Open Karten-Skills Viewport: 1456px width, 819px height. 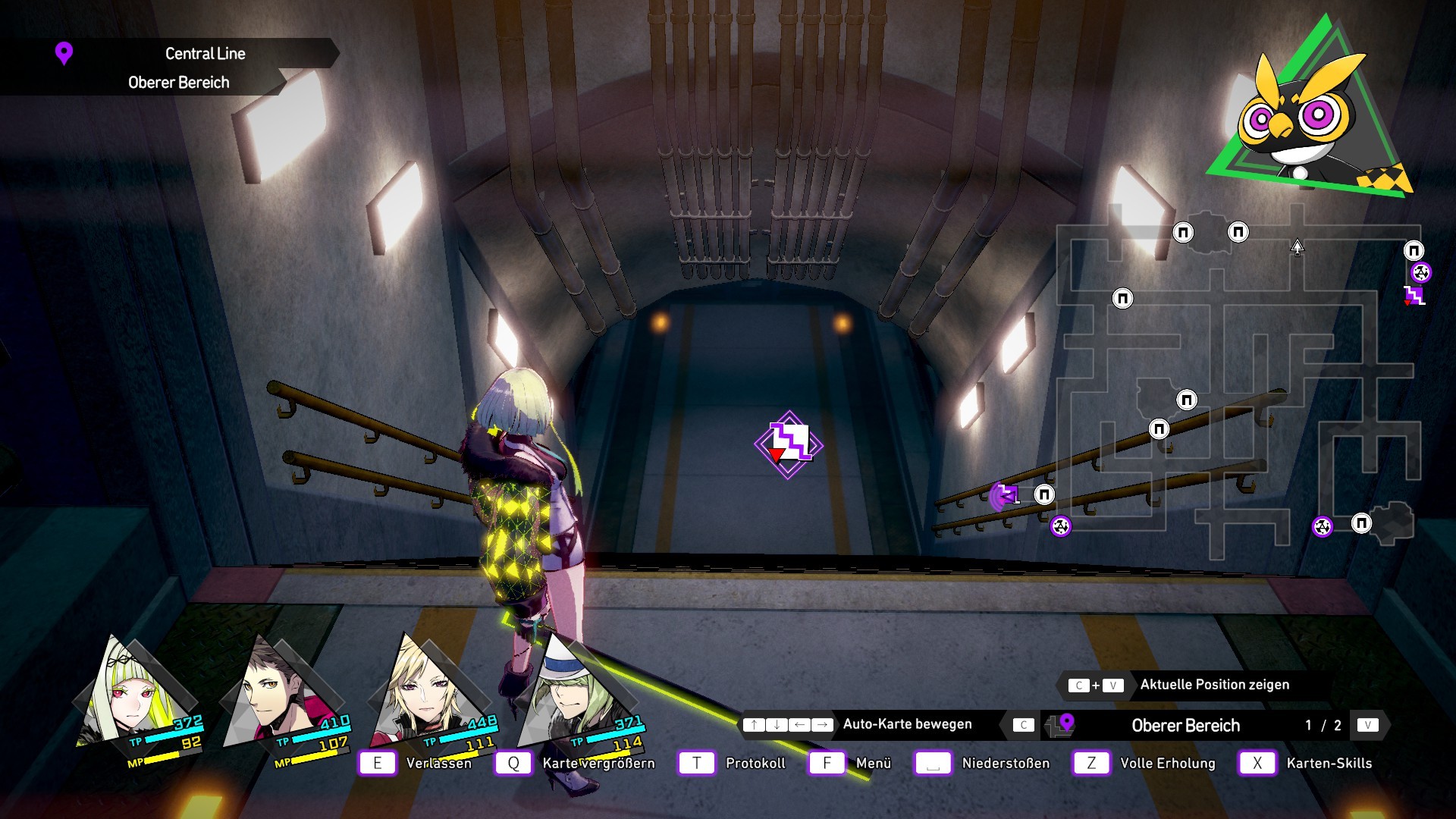pyautogui.click(x=1329, y=763)
